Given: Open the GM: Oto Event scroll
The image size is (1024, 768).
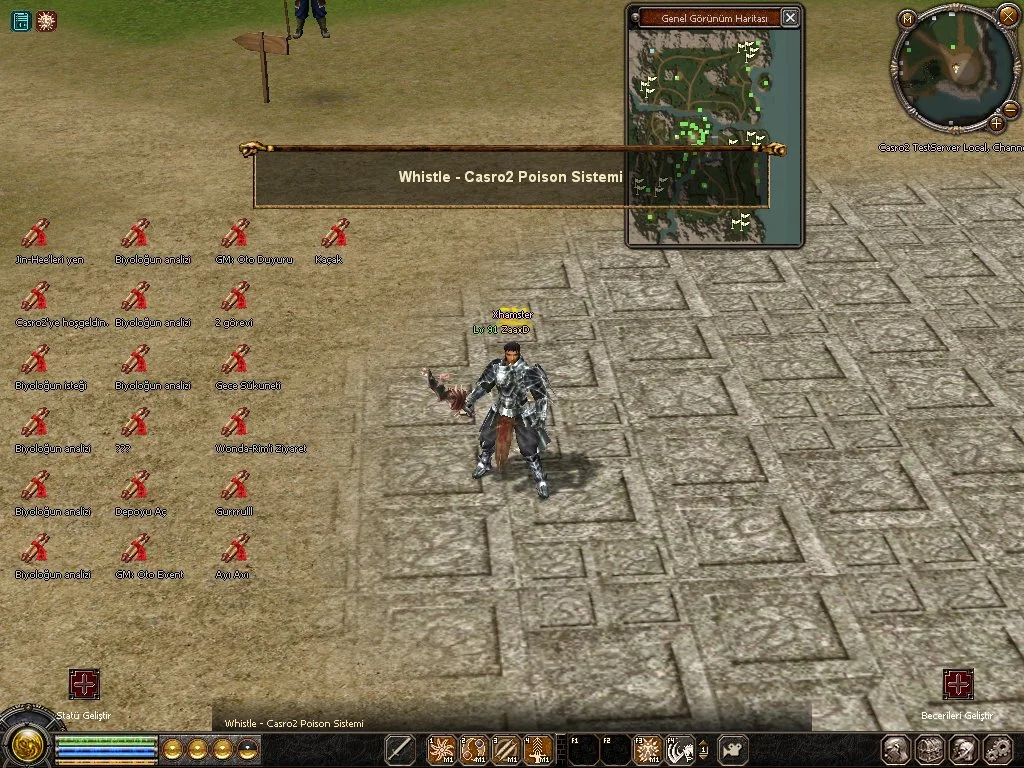Looking at the screenshot, I should pos(135,548).
